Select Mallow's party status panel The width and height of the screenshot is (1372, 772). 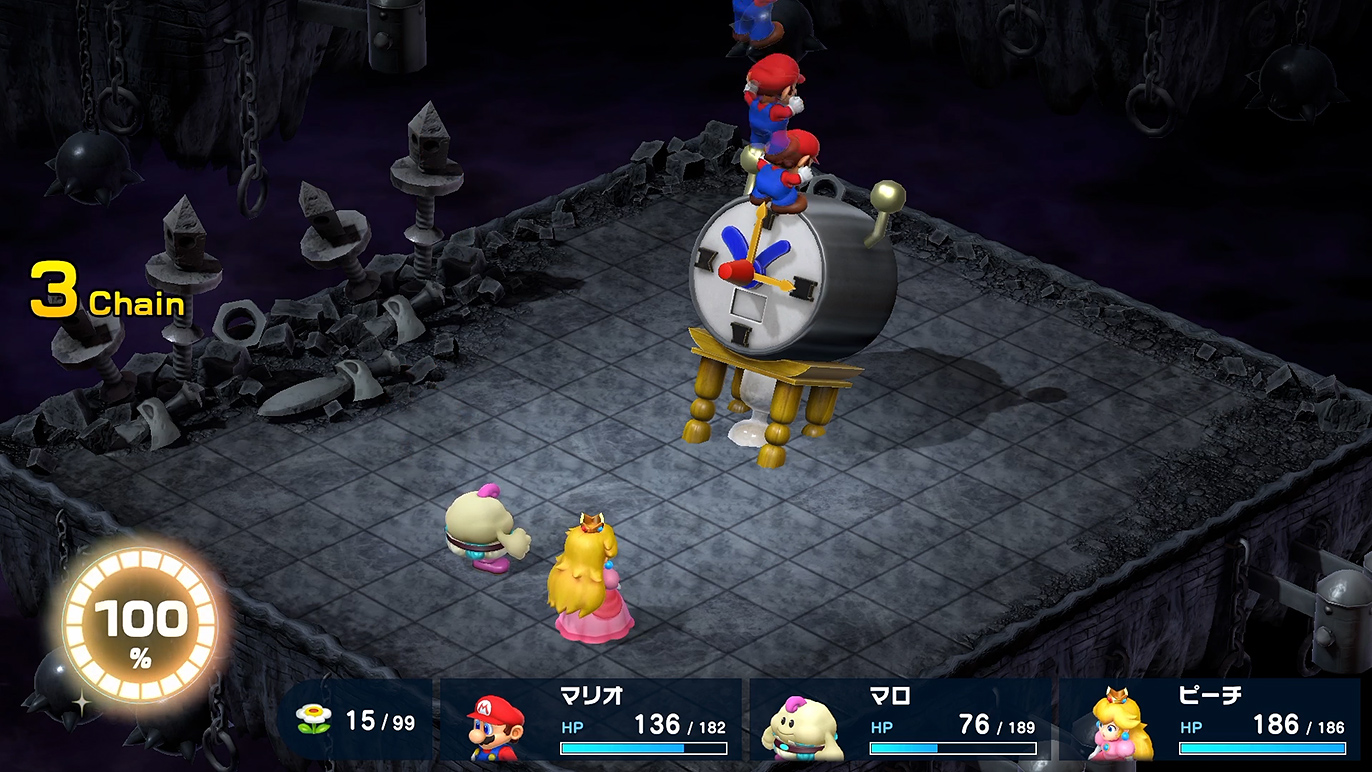[x=900, y=720]
